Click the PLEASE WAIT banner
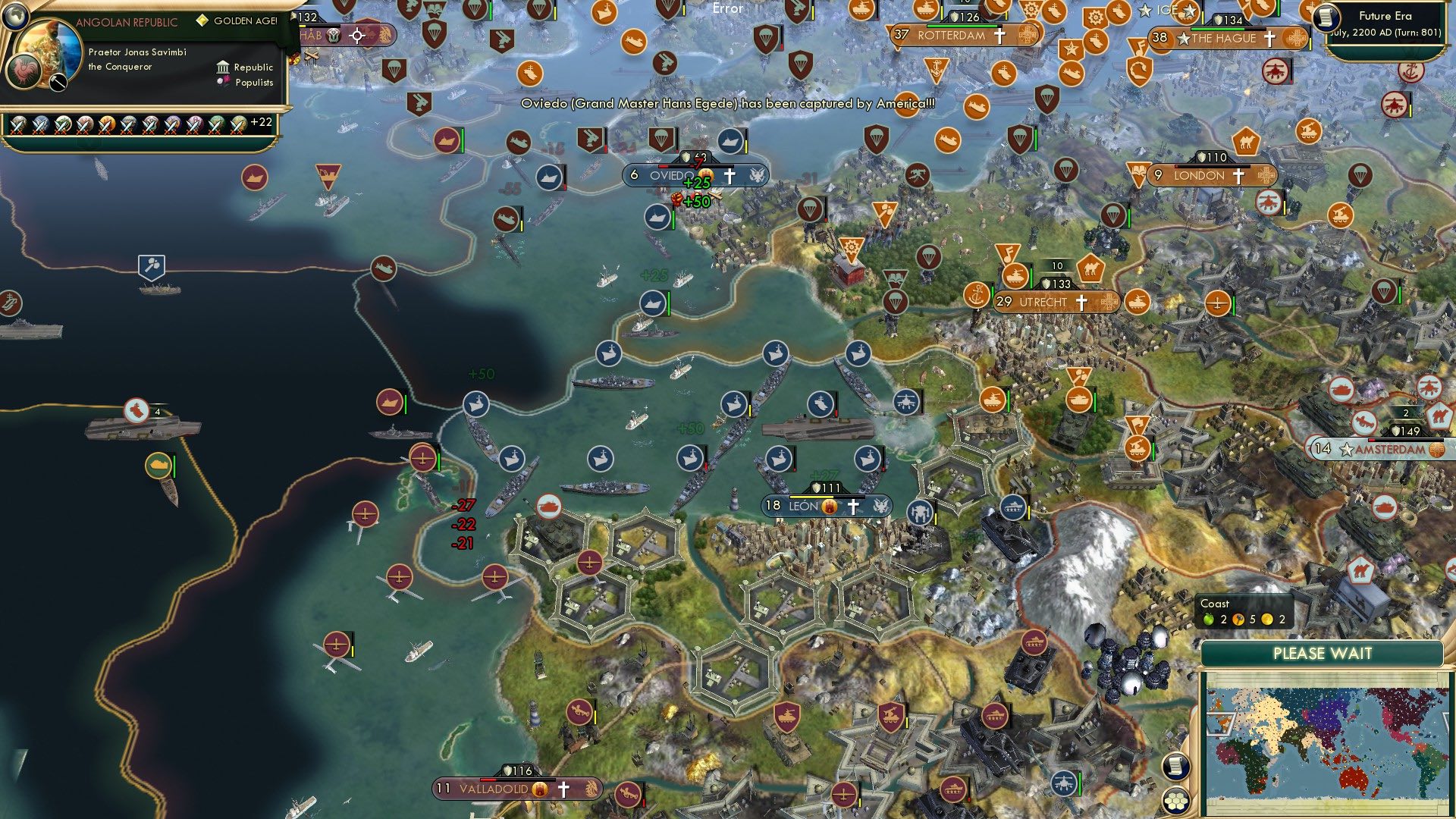Viewport: 1456px width, 819px height. (1323, 653)
